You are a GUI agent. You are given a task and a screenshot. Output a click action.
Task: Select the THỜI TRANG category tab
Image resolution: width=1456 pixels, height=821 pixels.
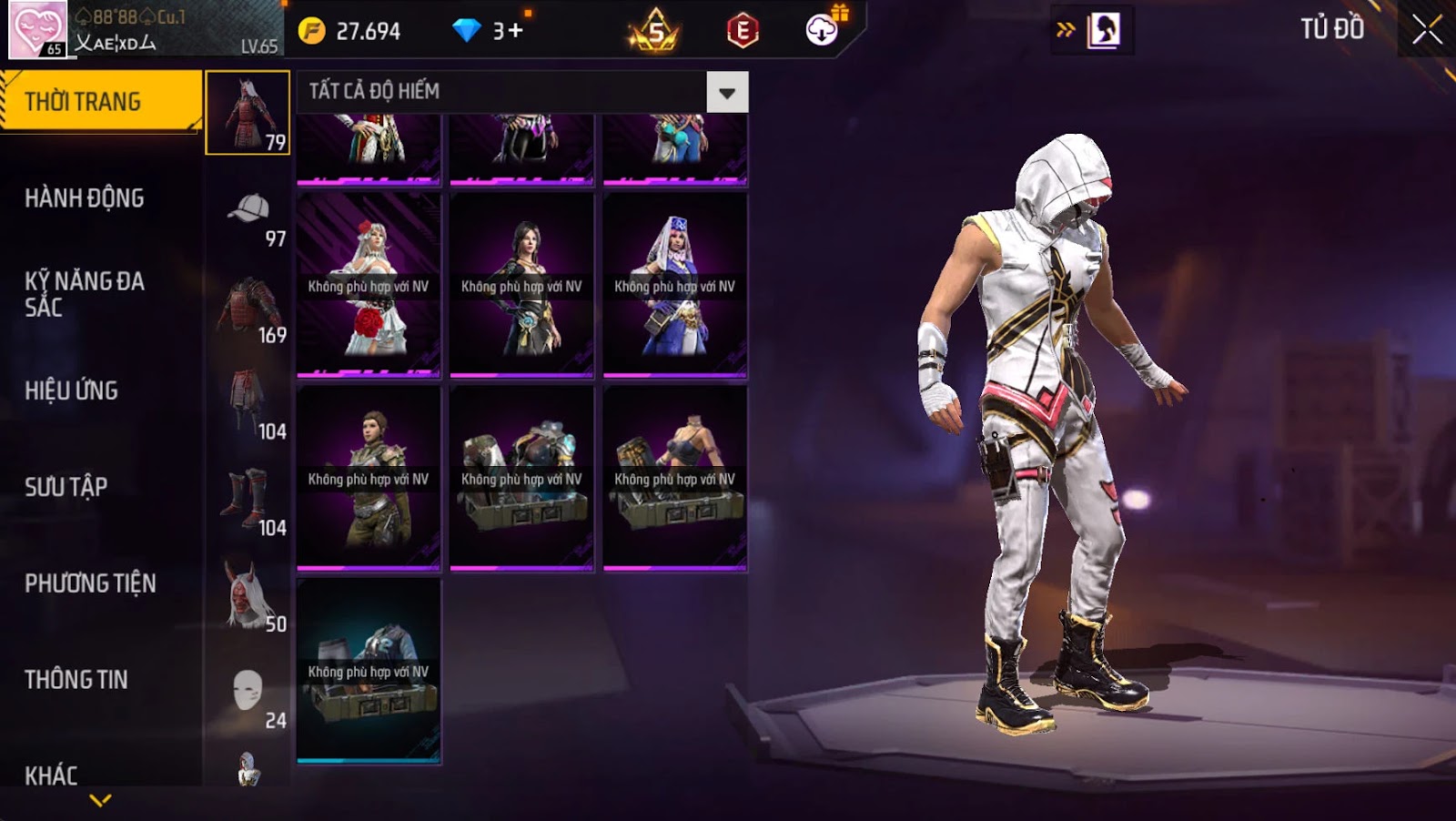100,101
